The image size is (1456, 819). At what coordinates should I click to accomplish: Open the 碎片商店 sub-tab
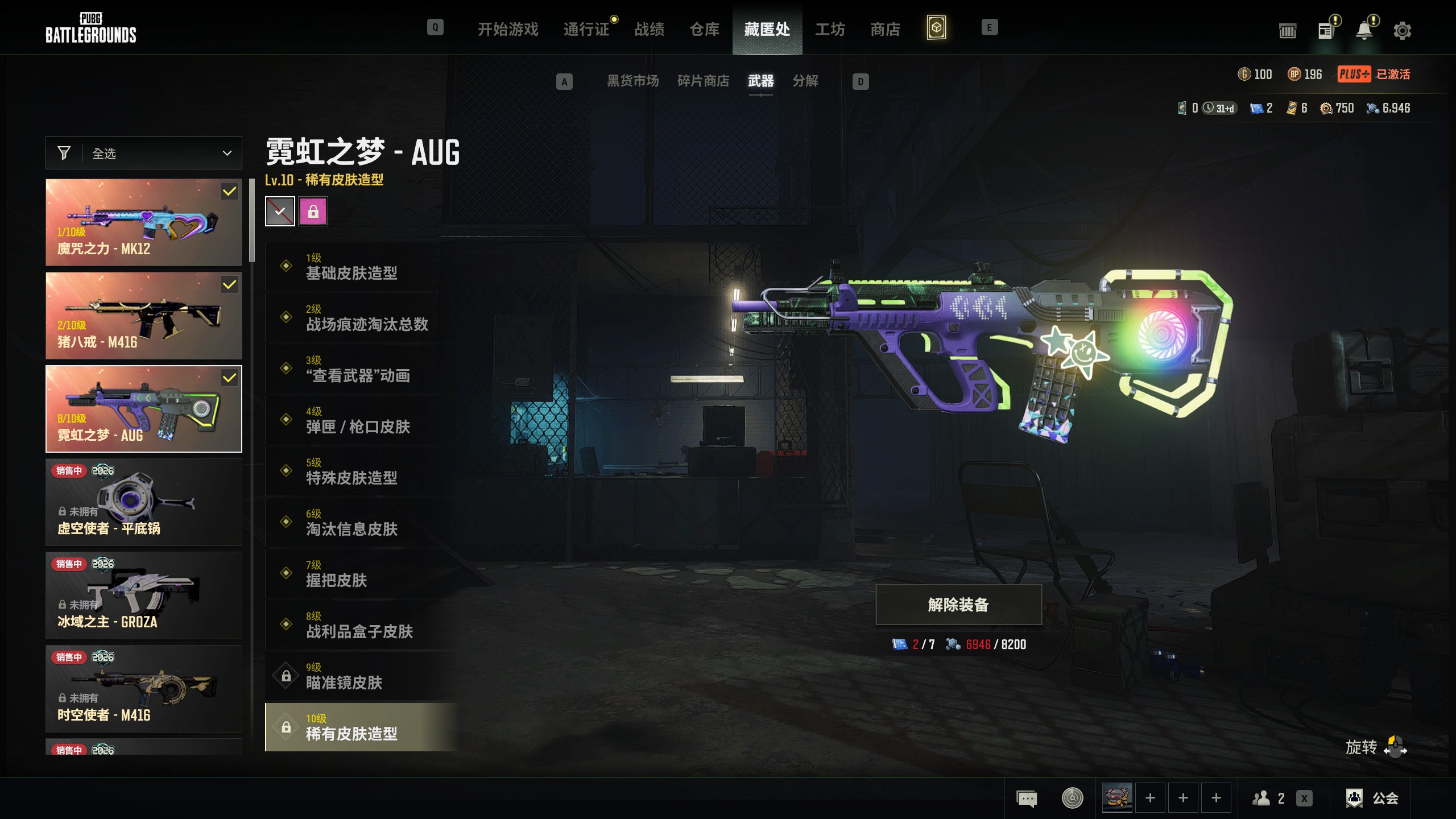[x=703, y=81]
